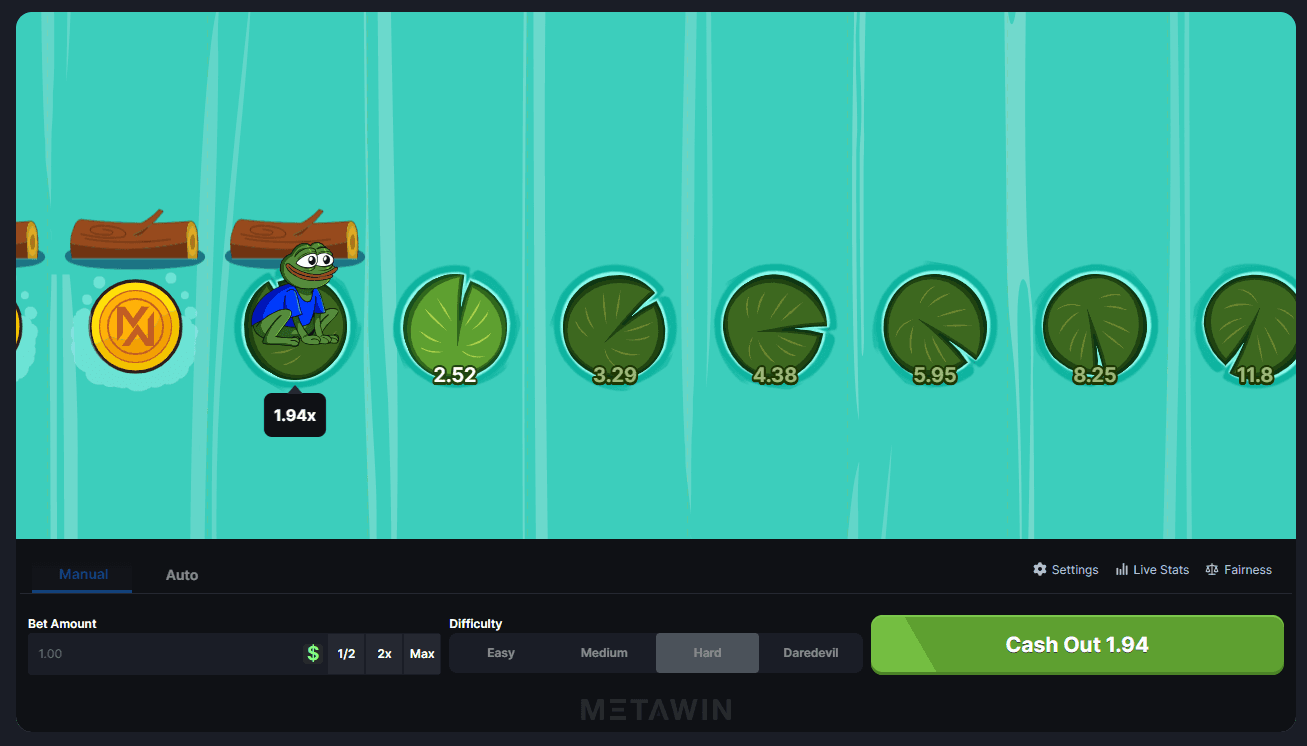Choose Medium difficulty

pos(604,653)
